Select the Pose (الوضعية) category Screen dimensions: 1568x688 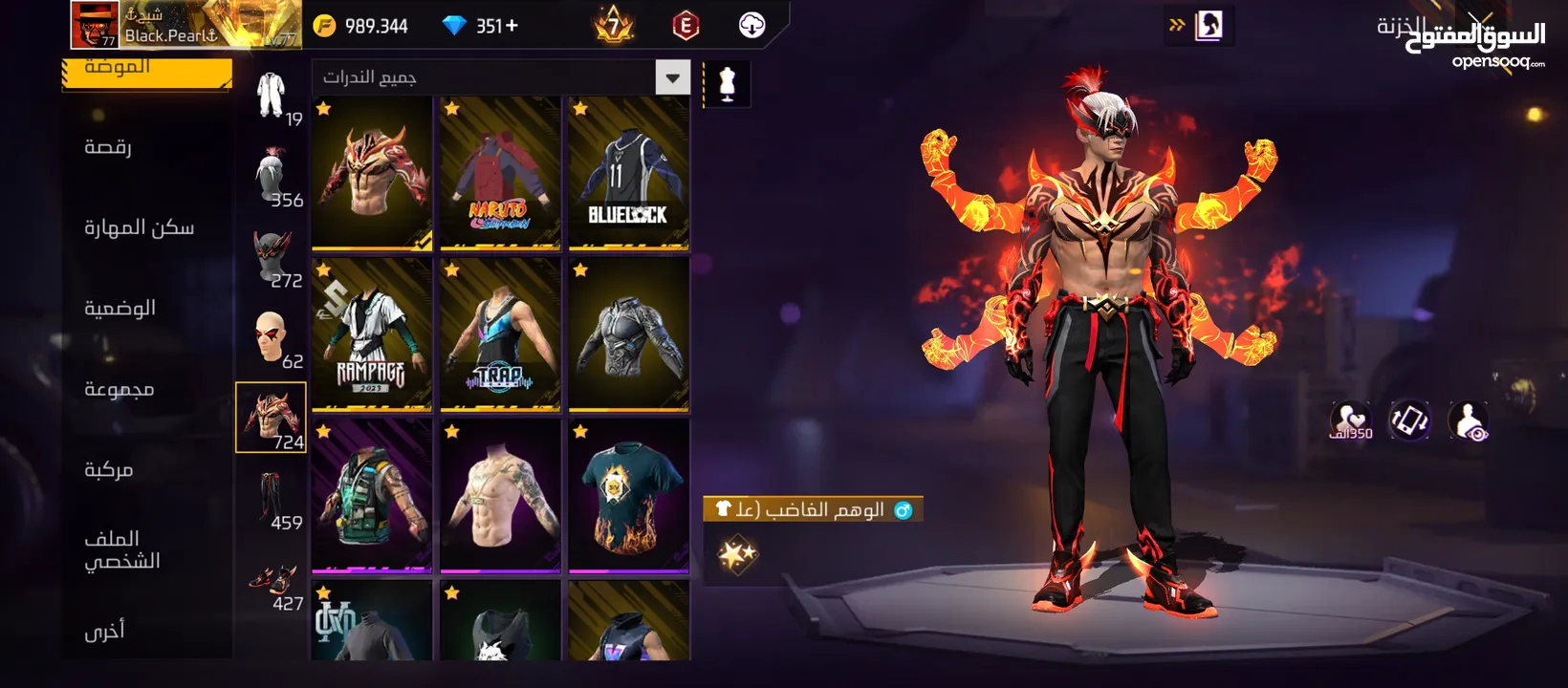point(120,308)
